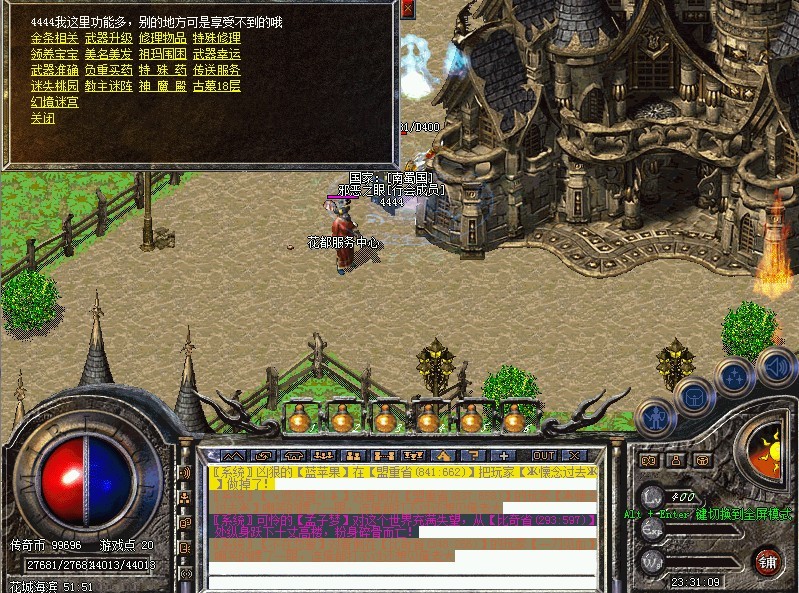The height and width of the screenshot is (593, 799).
Task: Use the potion in hotbar slot 6
Action: point(513,419)
